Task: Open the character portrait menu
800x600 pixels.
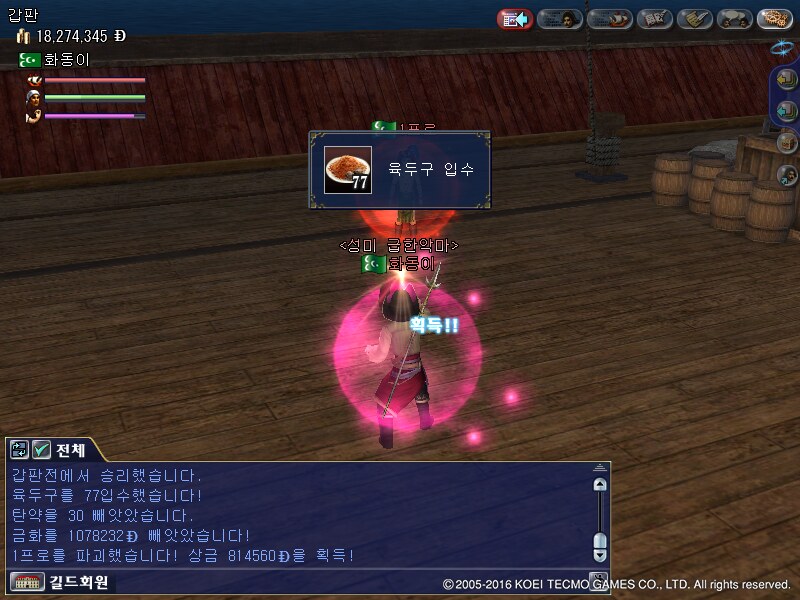Action: coord(560,19)
